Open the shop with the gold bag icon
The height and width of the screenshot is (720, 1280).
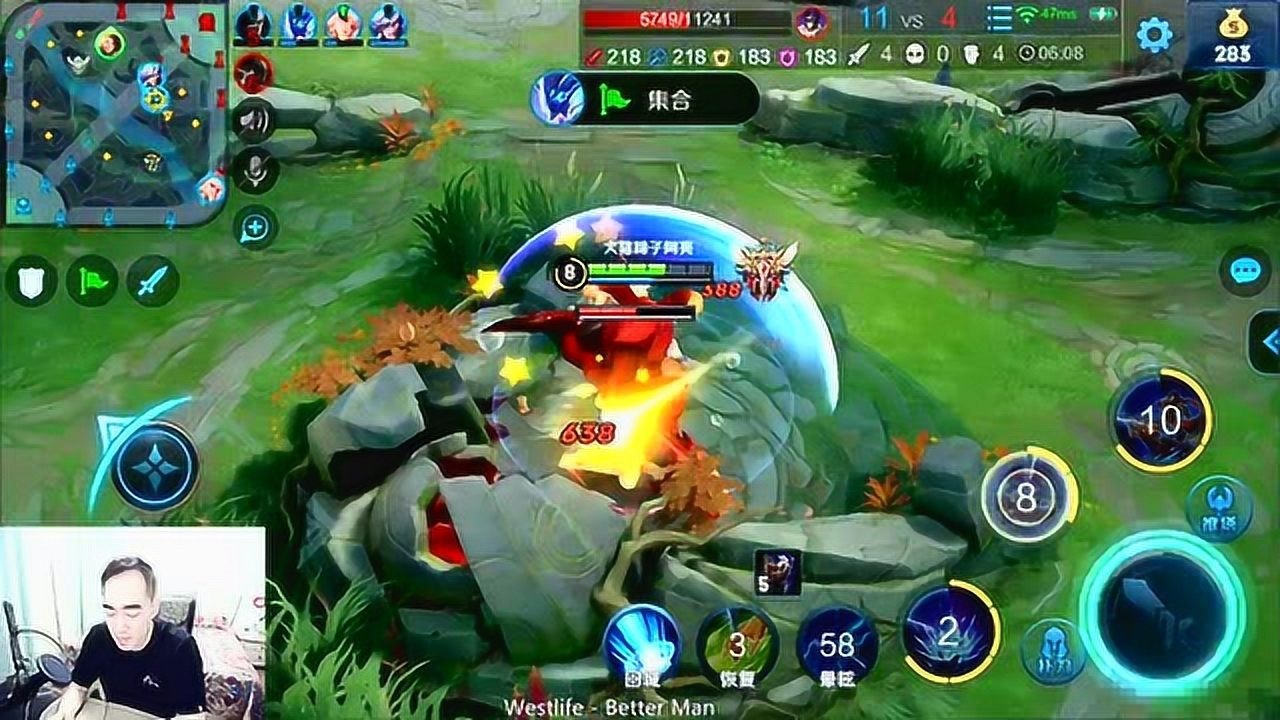[1231, 38]
